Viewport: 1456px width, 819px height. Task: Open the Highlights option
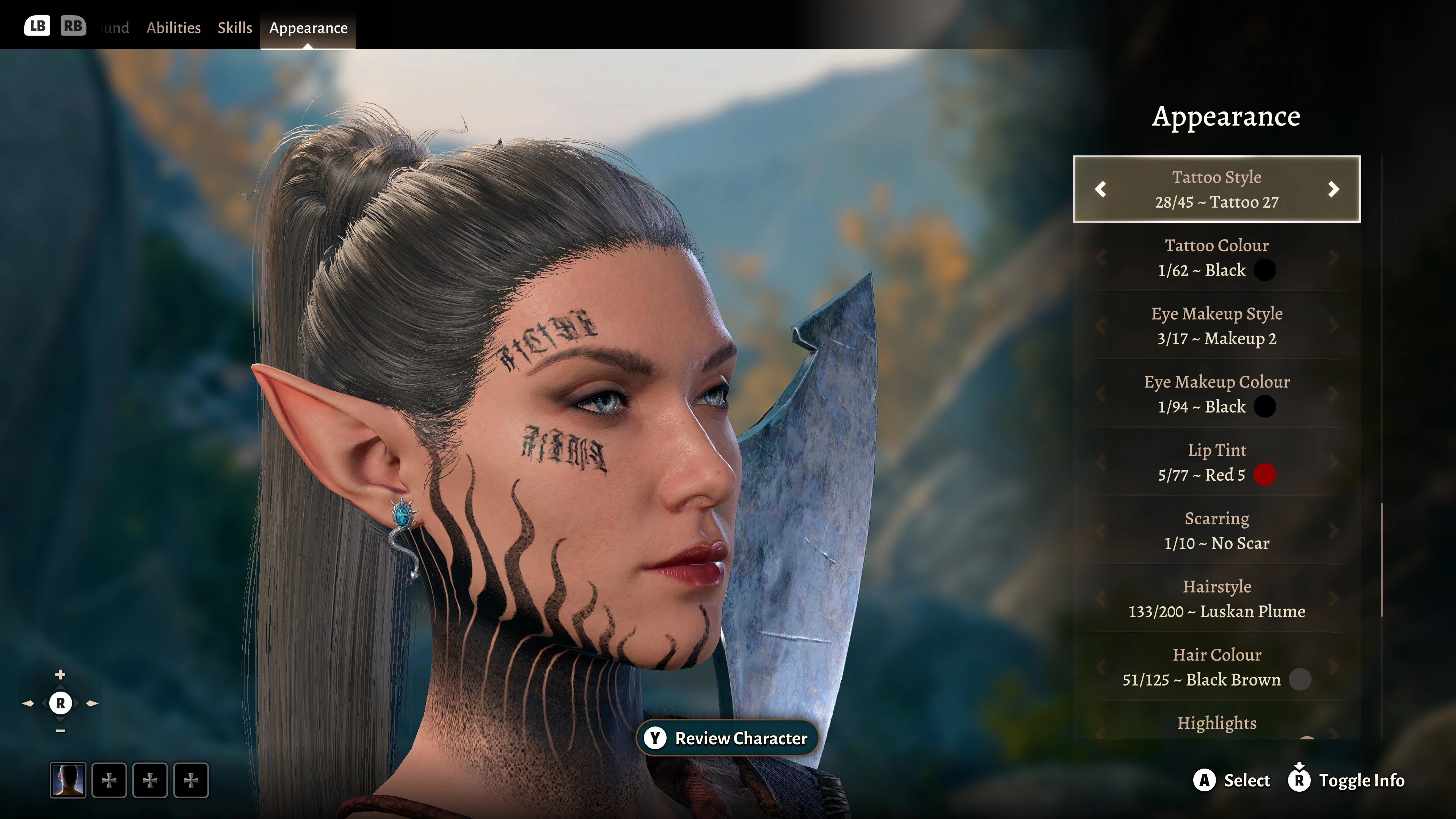click(x=1216, y=723)
